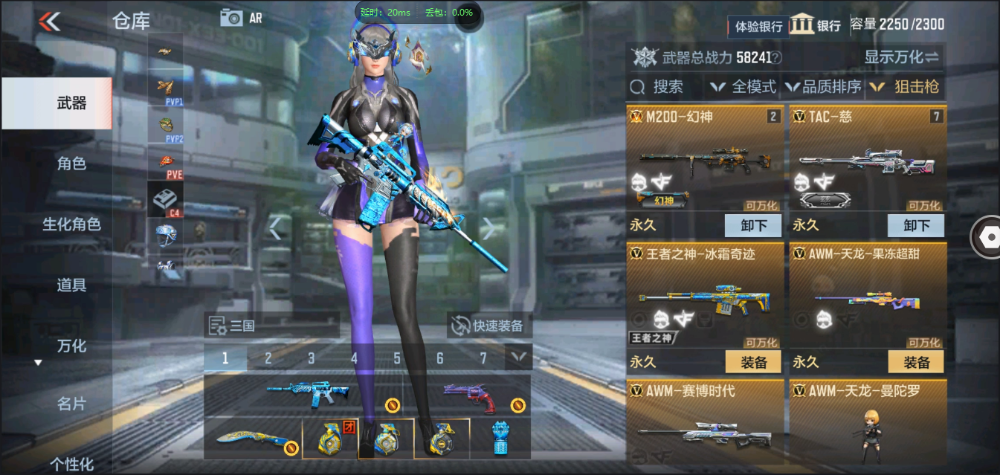Open the 银行 bank
The height and width of the screenshot is (475, 1000).
pyautogui.click(x=816, y=25)
